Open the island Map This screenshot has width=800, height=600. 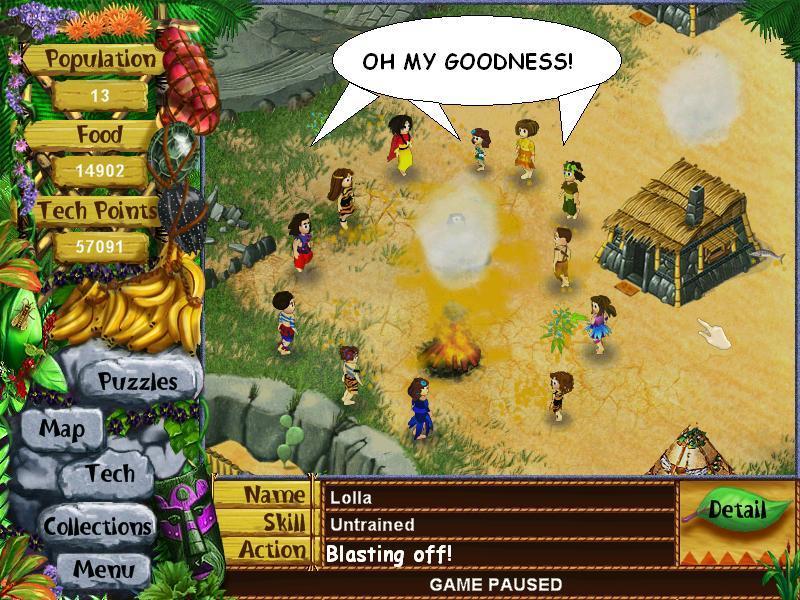pyautogui.click(x=62, y=430)
